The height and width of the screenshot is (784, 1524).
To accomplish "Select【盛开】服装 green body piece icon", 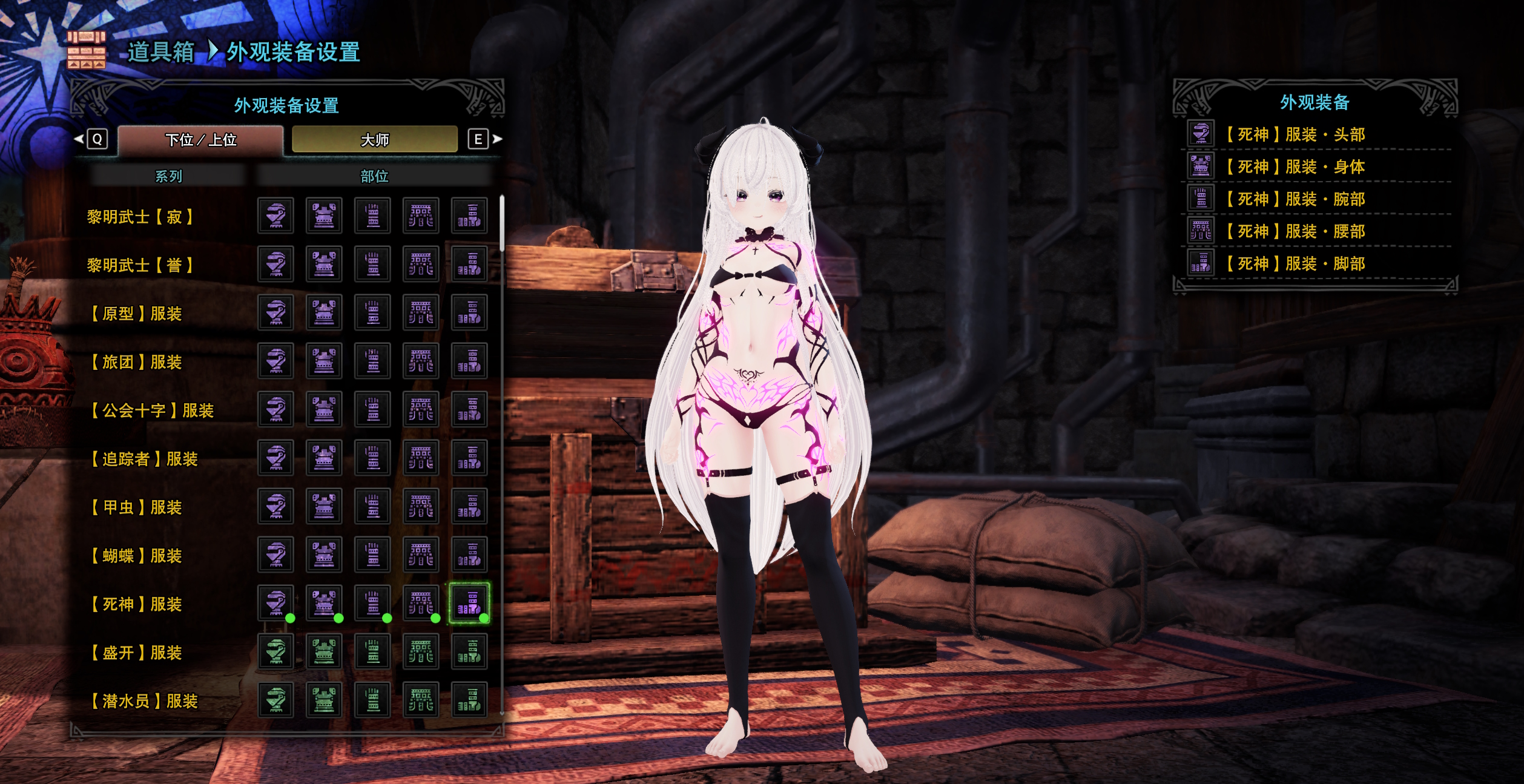I will click(x=324, y=651).
